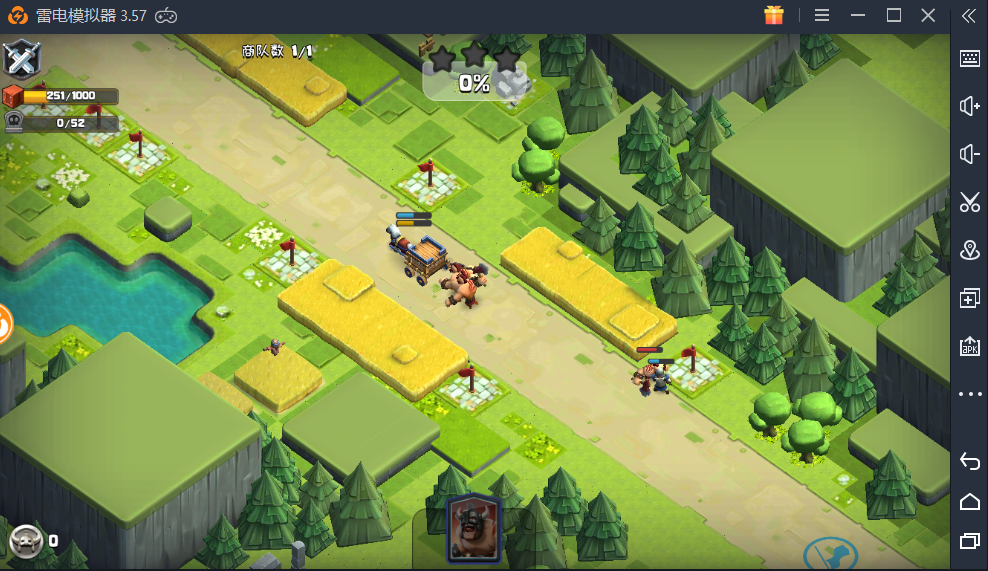Go back with the Android back arrow
The image size is (988, 571).
click(x=969, y=460)
